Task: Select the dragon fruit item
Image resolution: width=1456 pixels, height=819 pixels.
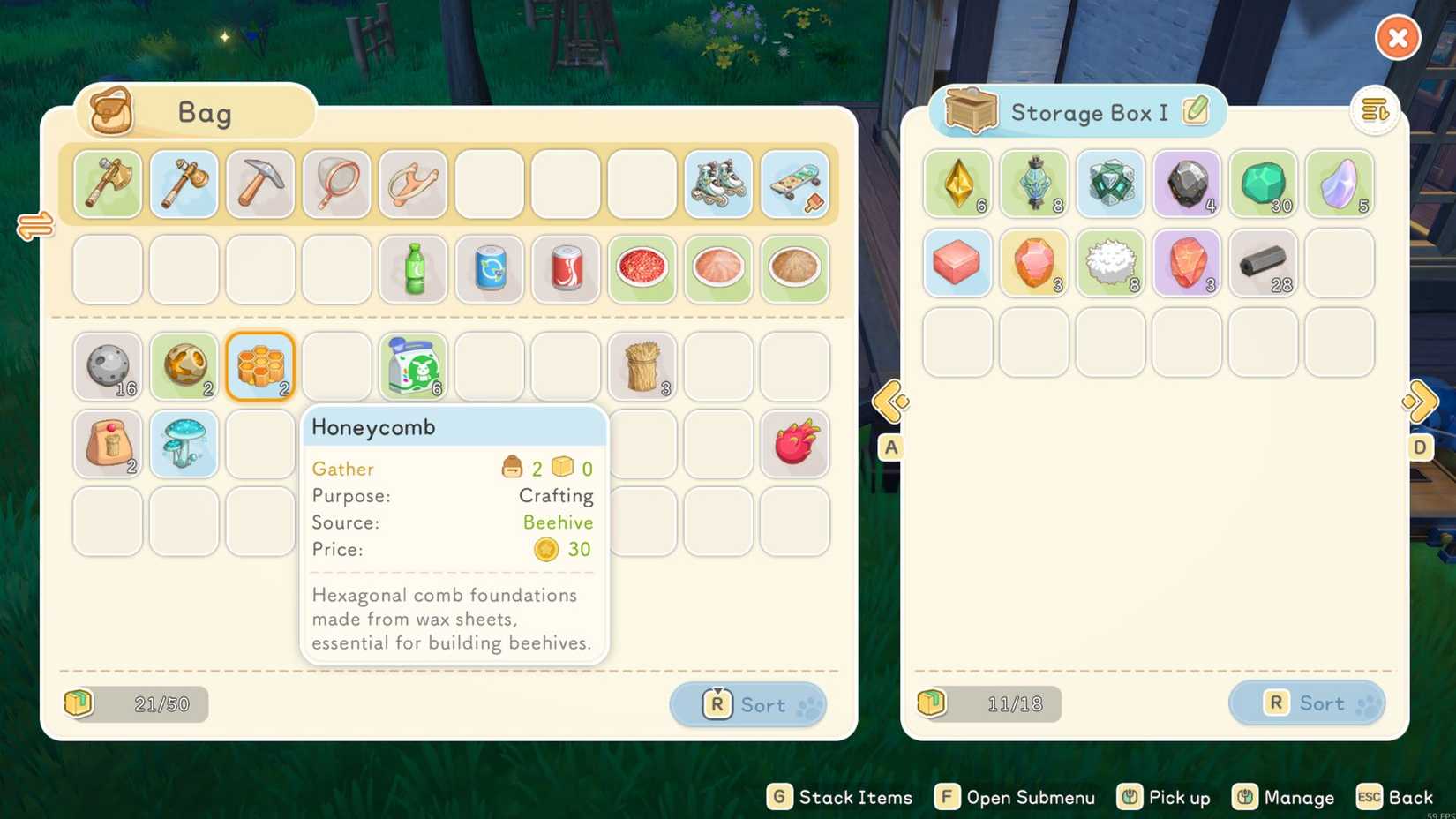Action: click(794, 444)
